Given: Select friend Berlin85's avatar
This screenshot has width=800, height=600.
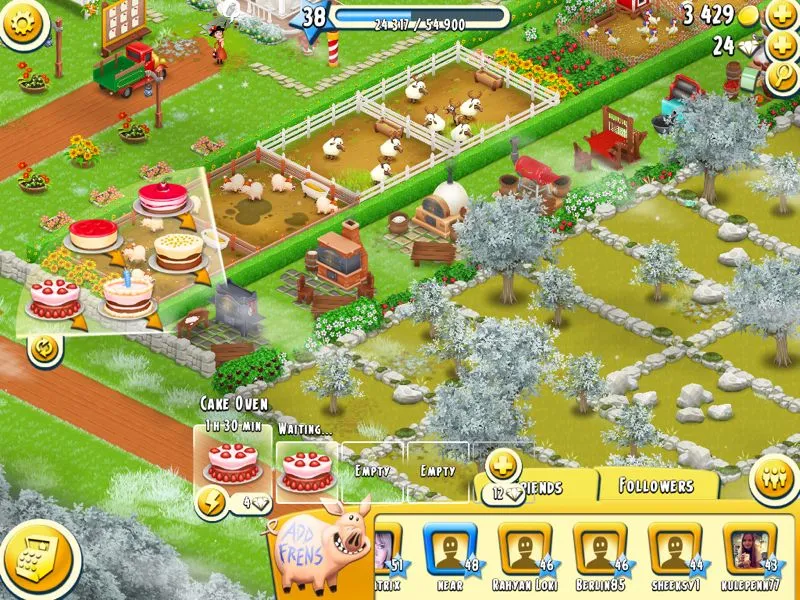Looking at the screenshot, I should [599, 548].
